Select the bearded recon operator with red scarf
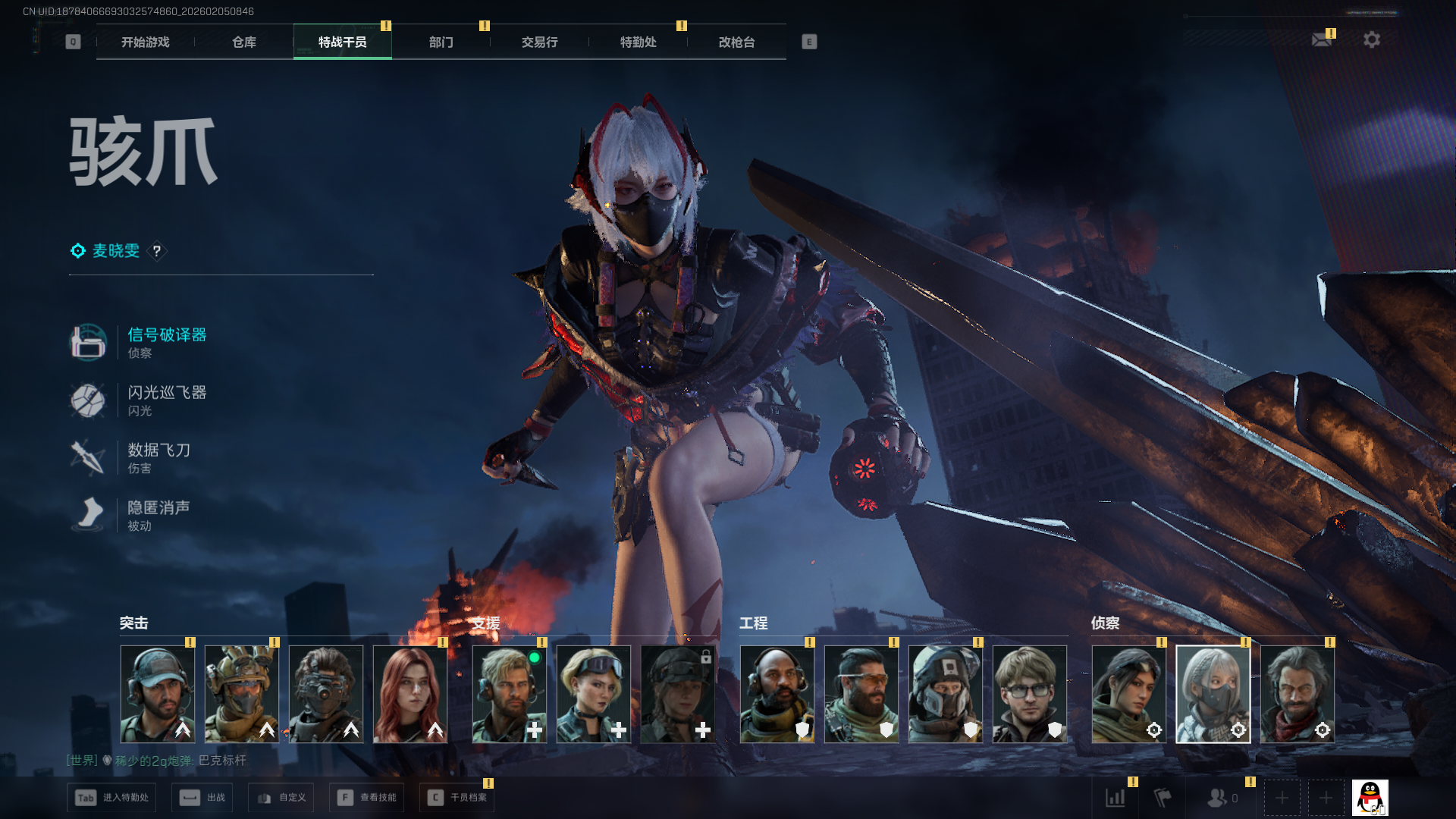 coord(1297,694)
